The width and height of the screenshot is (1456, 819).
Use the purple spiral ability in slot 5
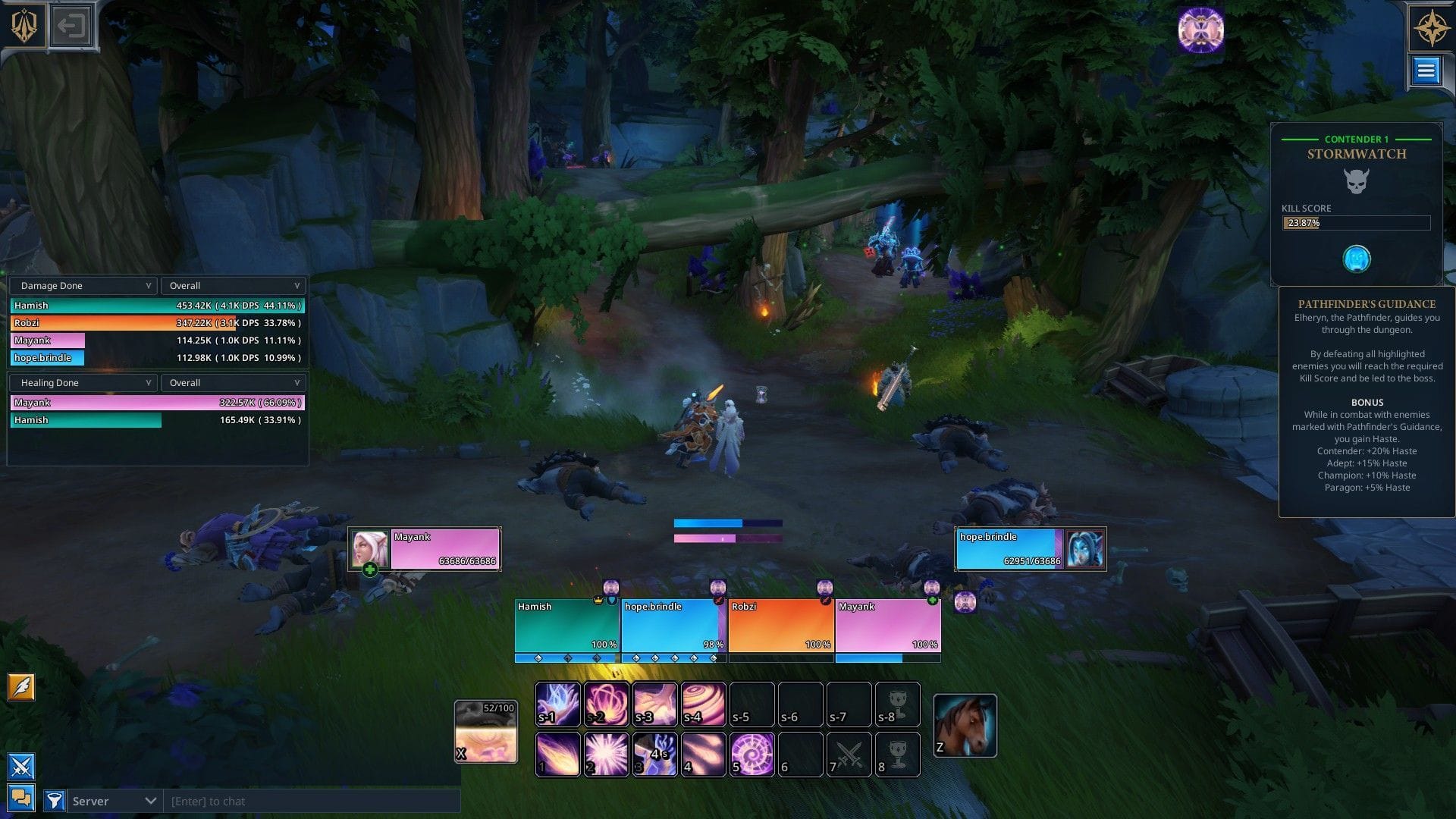point(752,755)
